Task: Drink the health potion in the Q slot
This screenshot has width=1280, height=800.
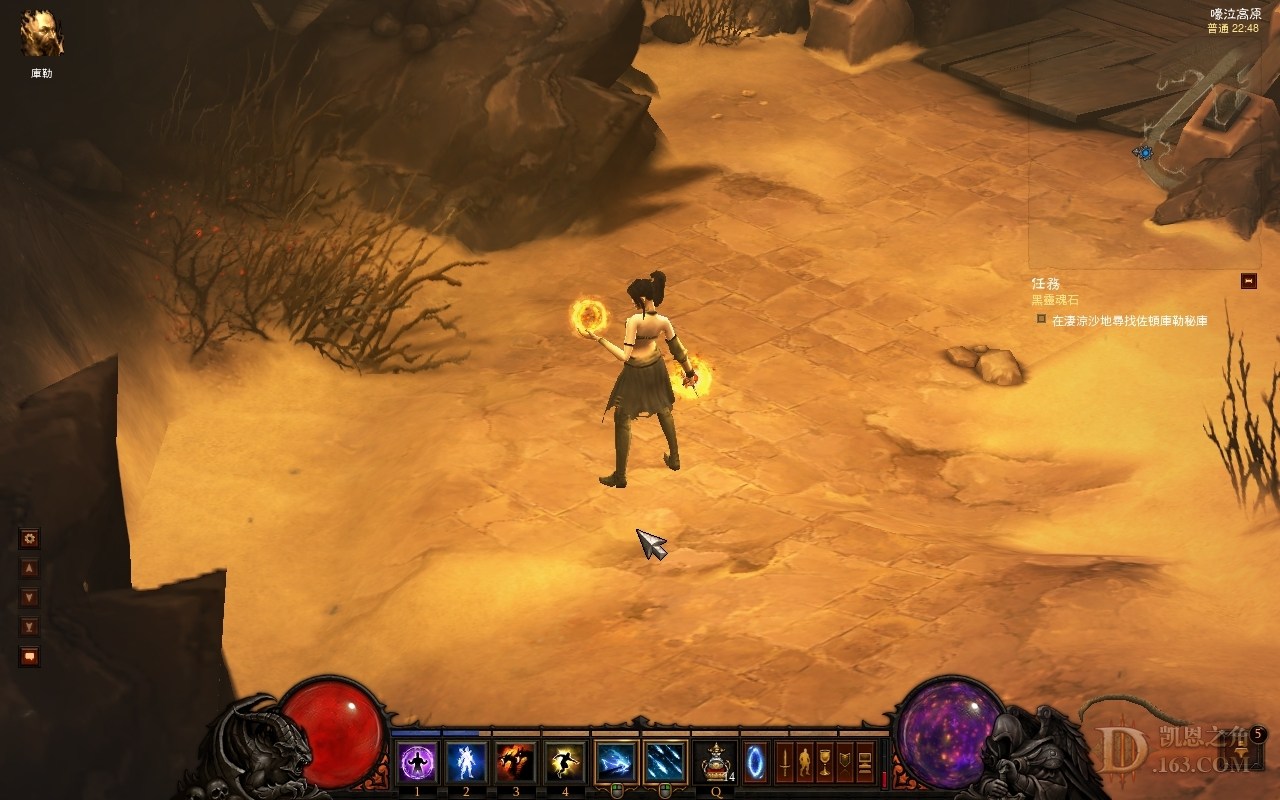Action: pyautogui.click(x=715, y=763)
